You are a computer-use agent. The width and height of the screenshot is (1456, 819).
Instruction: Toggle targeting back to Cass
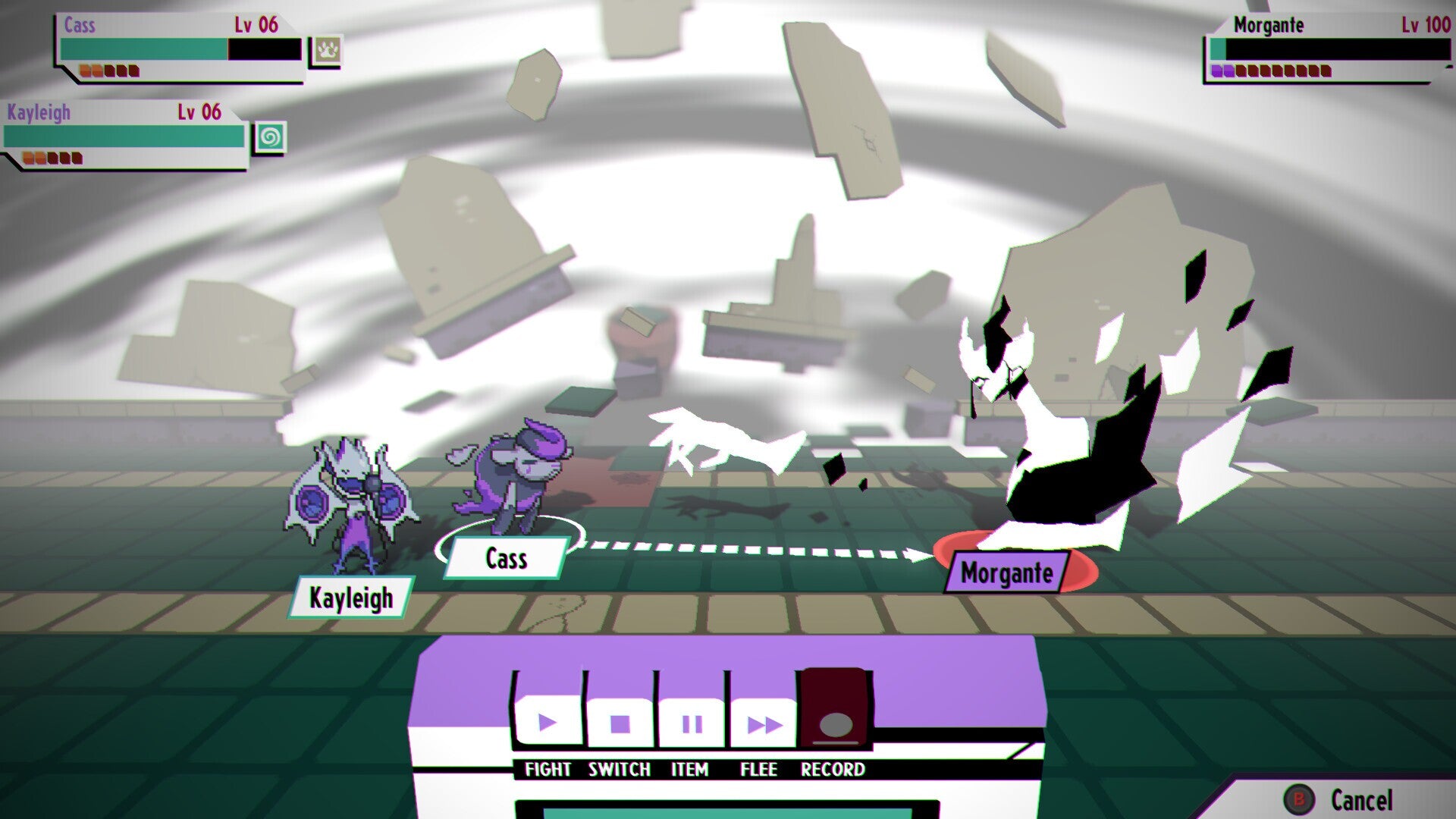pos(507,558)
